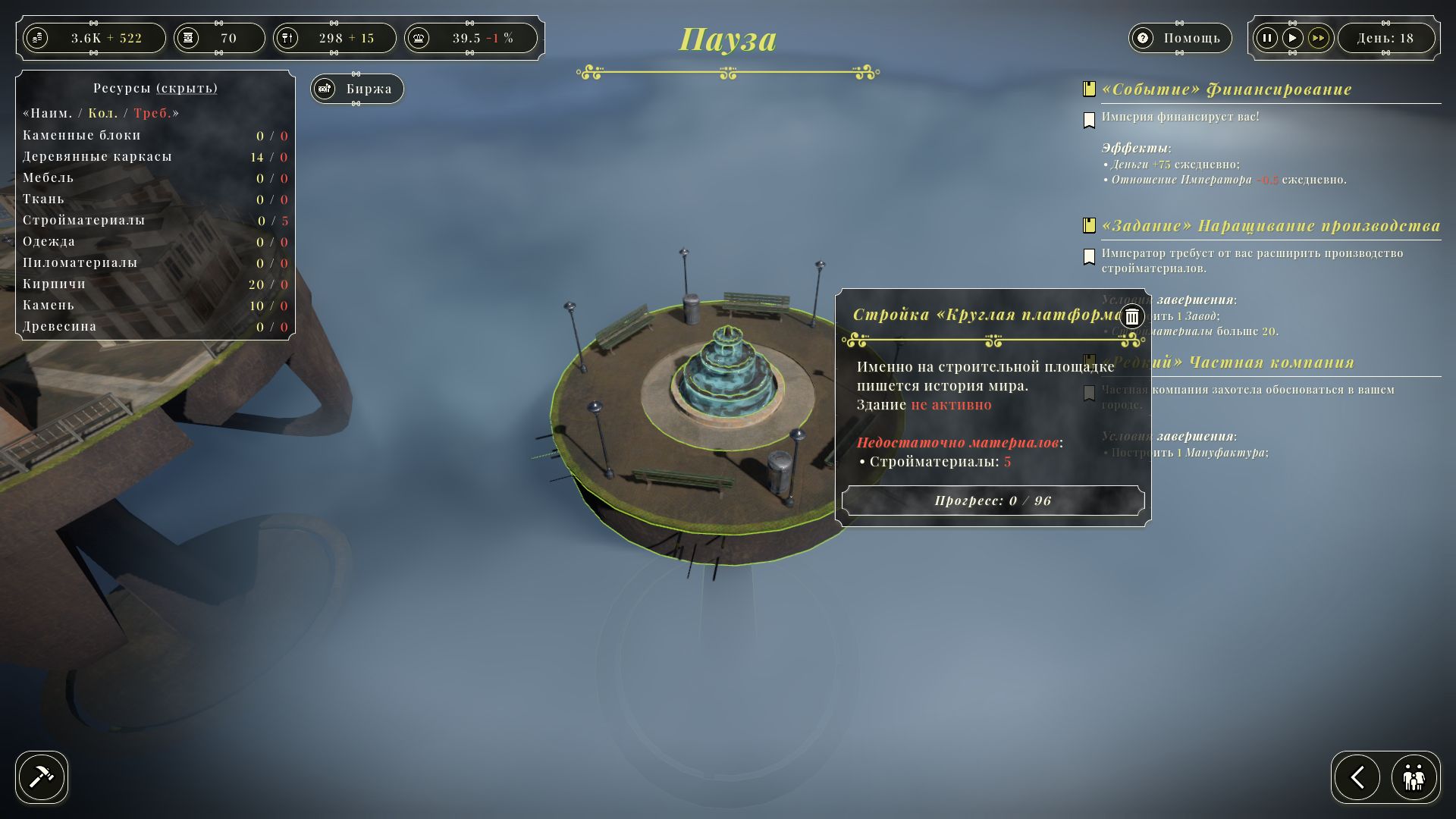Click the back arrow button

(1357, 777)
